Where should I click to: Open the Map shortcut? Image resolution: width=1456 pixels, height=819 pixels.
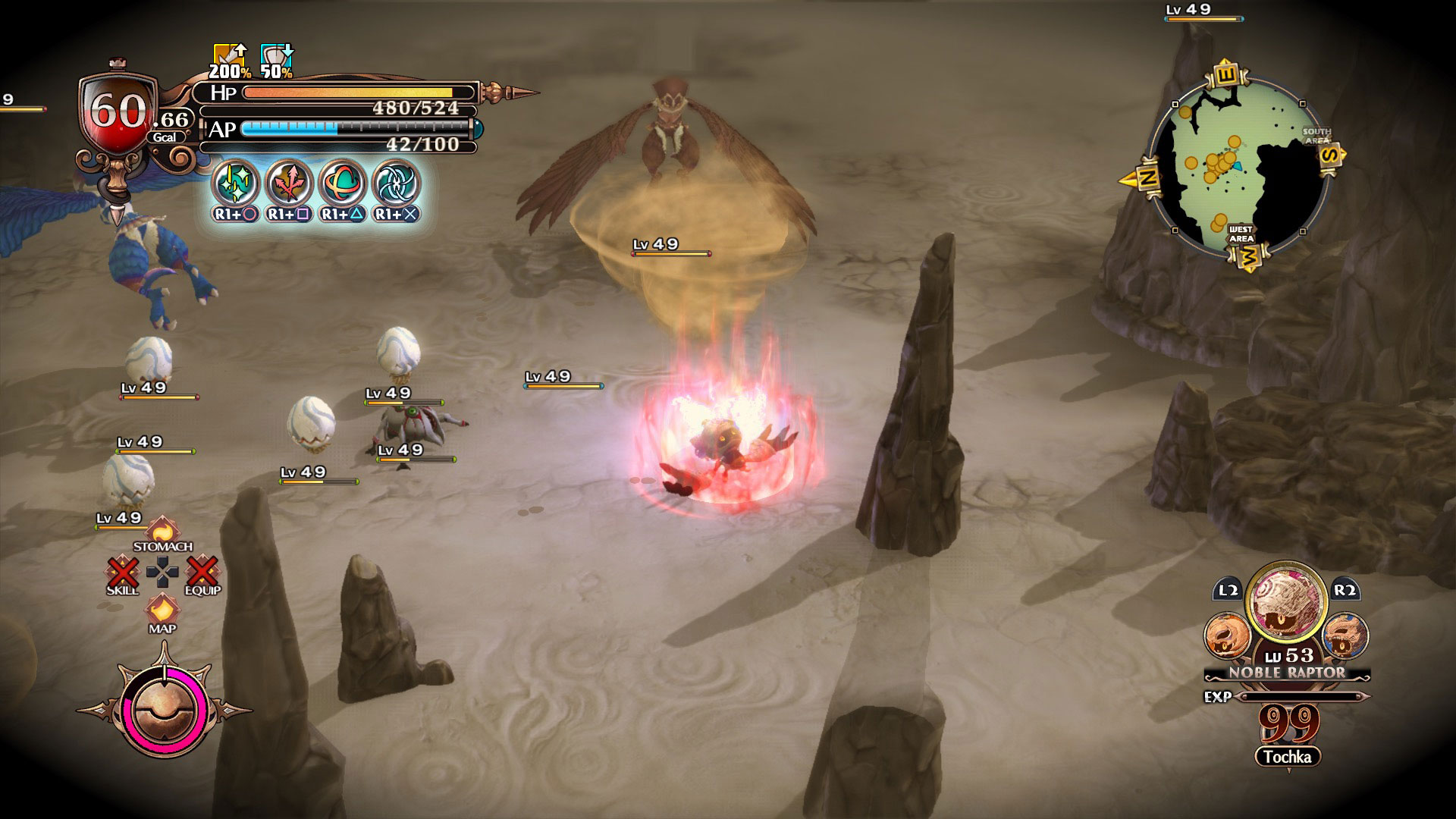162,611
